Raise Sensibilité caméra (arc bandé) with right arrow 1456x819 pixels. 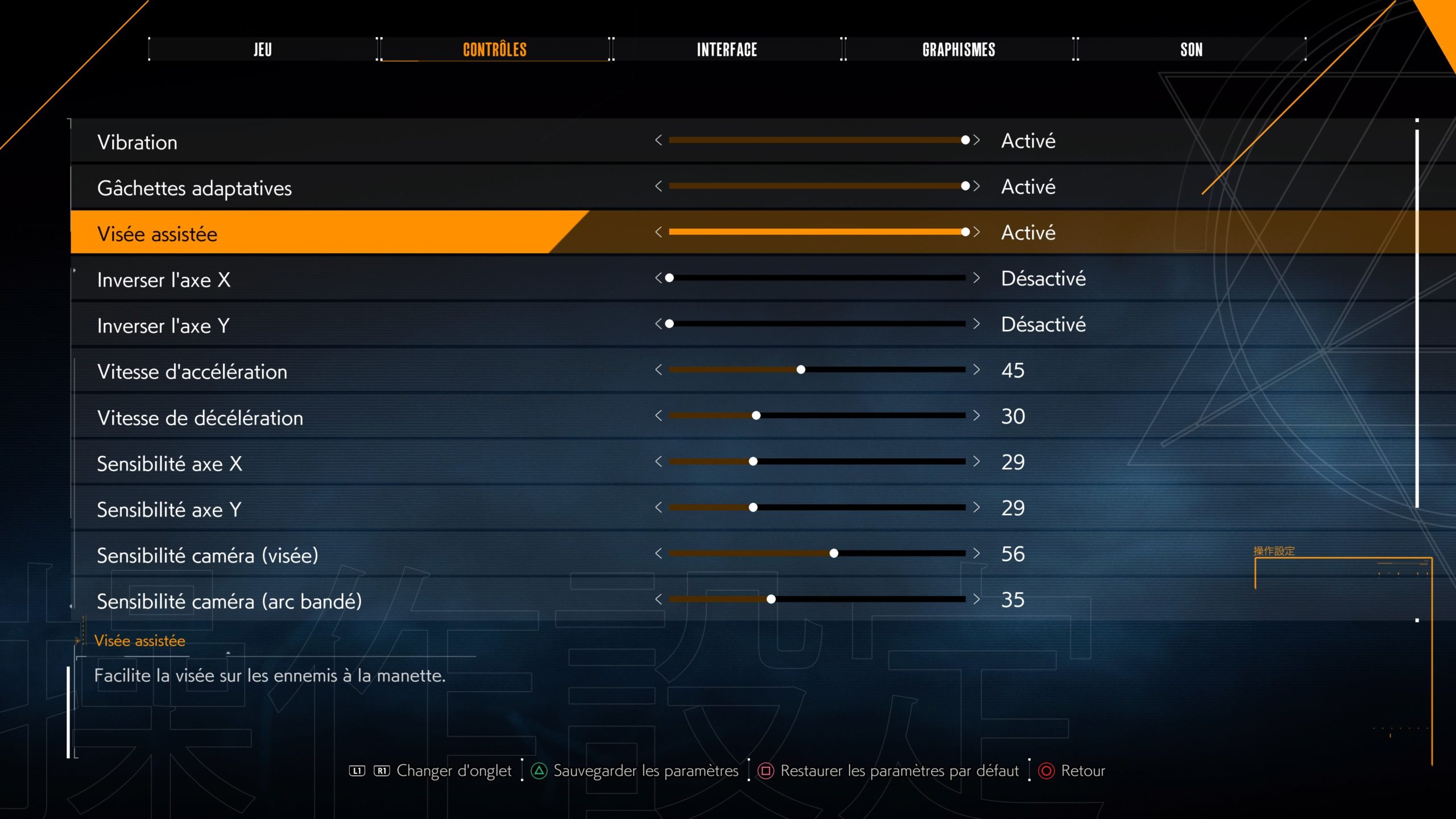(977, 599)
